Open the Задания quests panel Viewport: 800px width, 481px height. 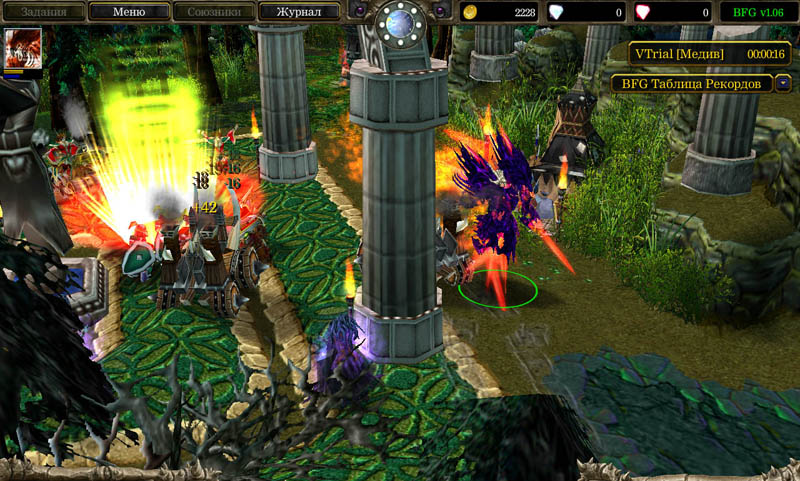coord(42,12)
